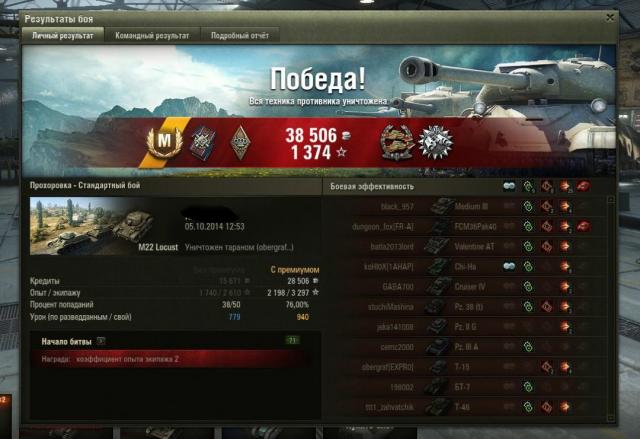Click the silver star-shaped medal

click(x=436, y=144)
